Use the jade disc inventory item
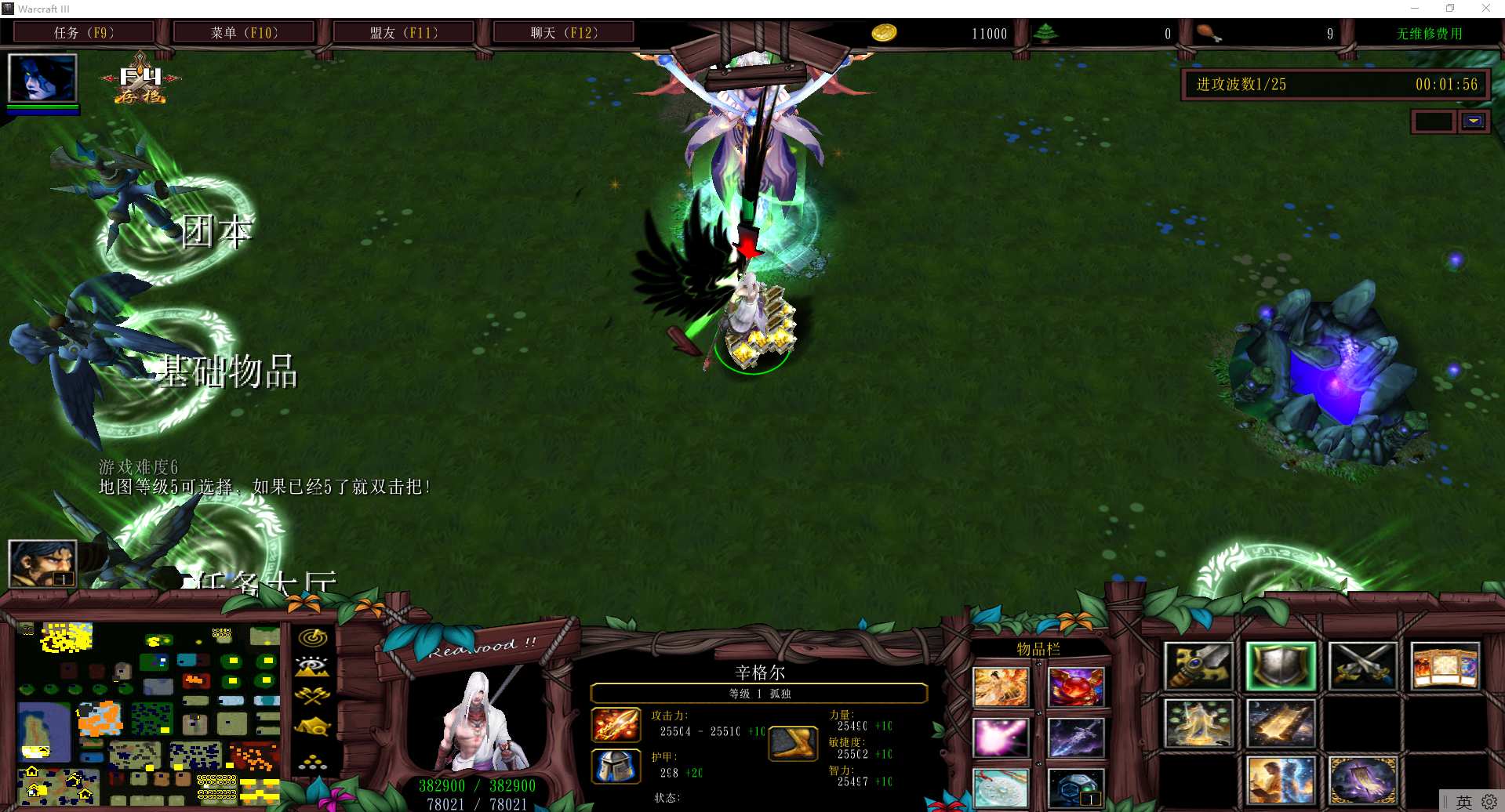The width and height of the screenshot is (1505, 812). (1001, 788)
